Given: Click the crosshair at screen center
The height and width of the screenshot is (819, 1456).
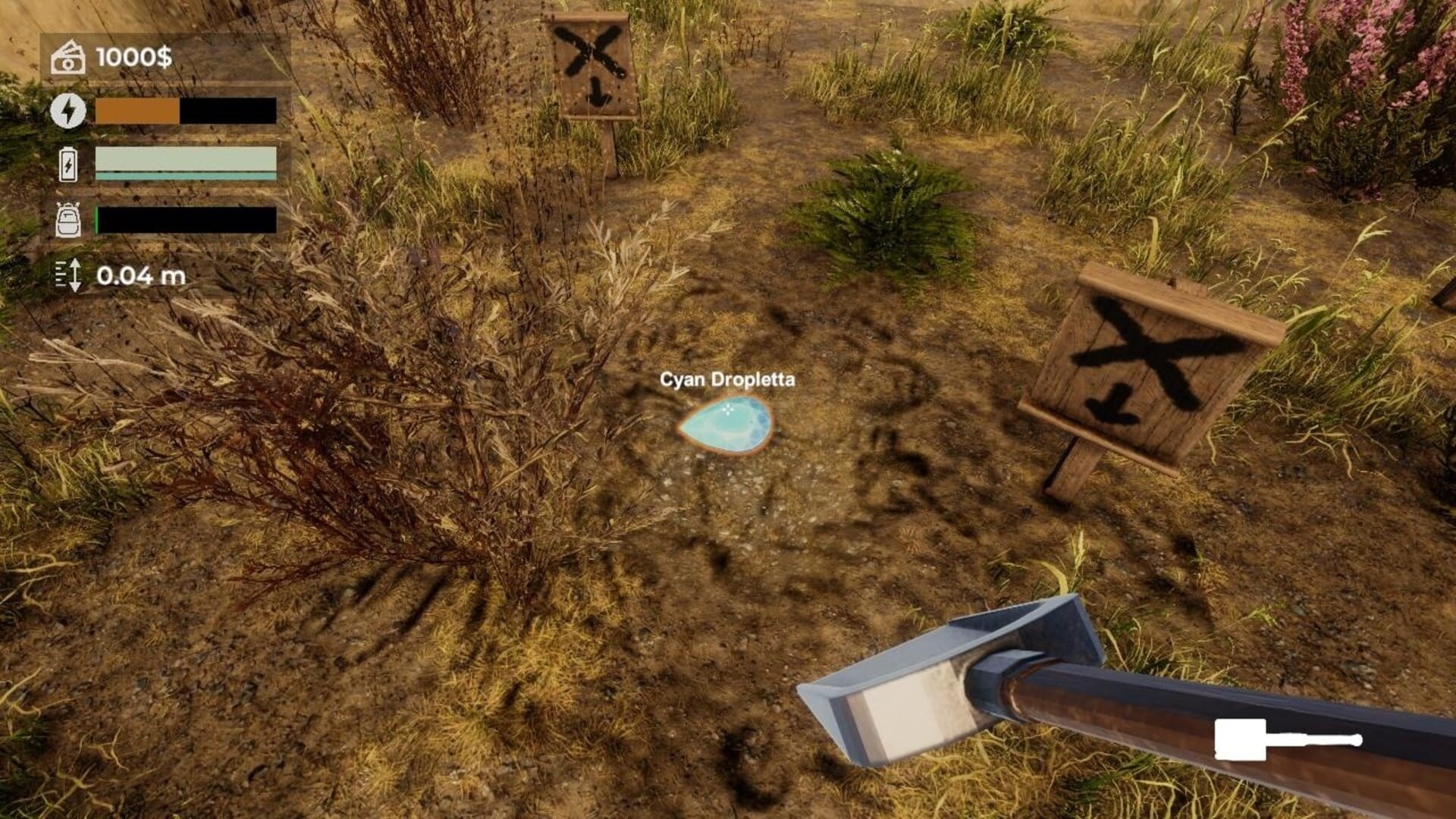Looking at the screenshot, I should tap(728, 409).
